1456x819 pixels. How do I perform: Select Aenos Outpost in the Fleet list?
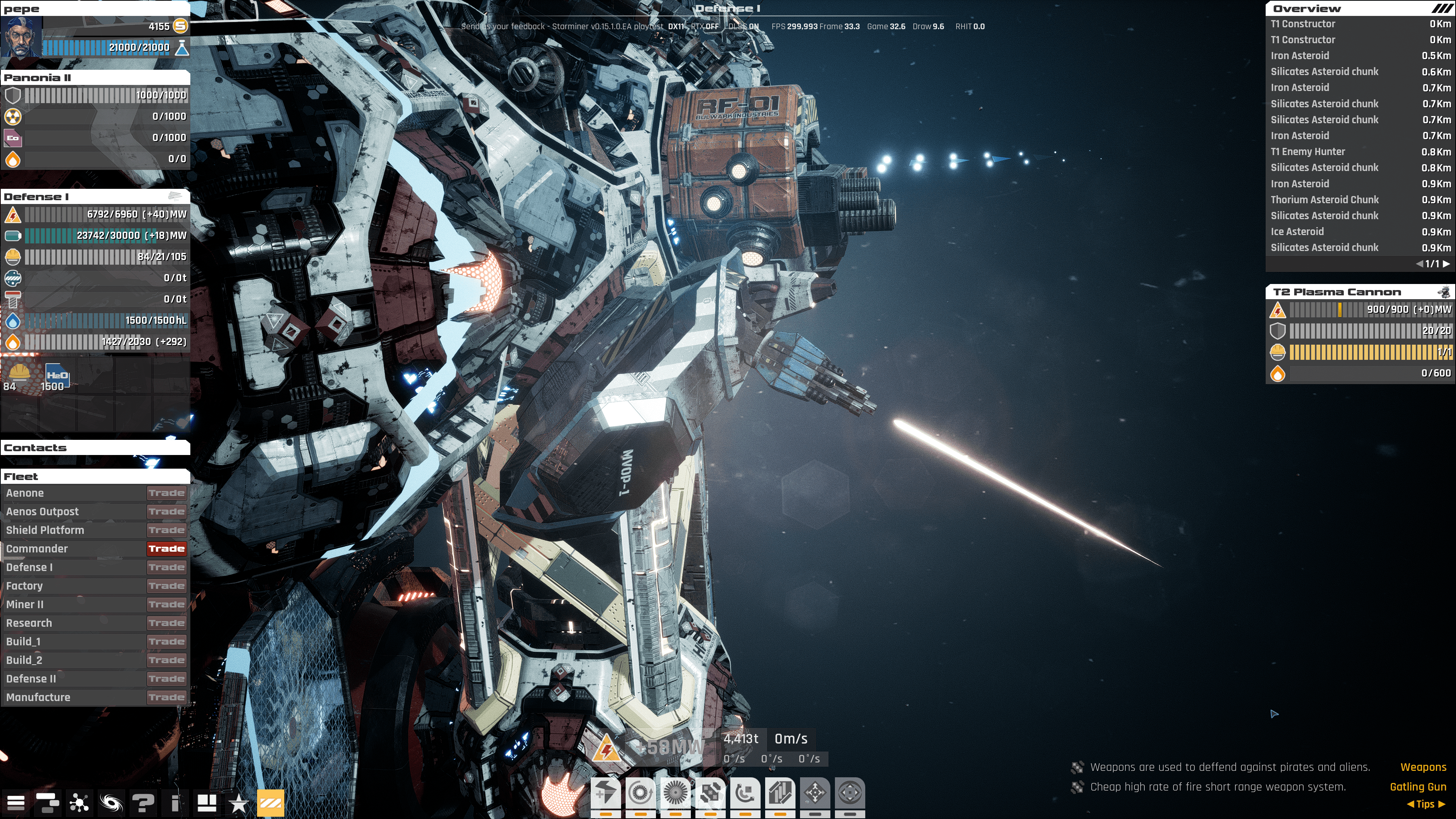pos(42,511)
